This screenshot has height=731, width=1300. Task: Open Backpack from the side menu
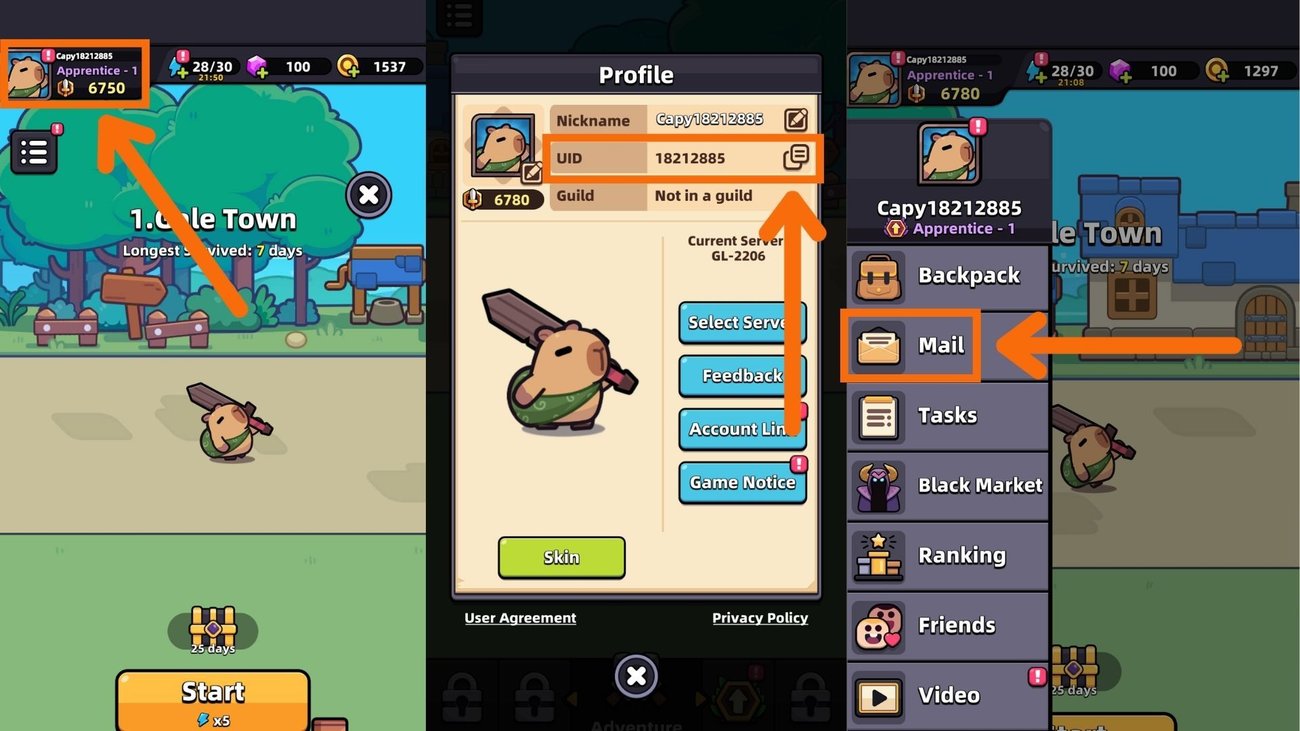coord(879,277)
